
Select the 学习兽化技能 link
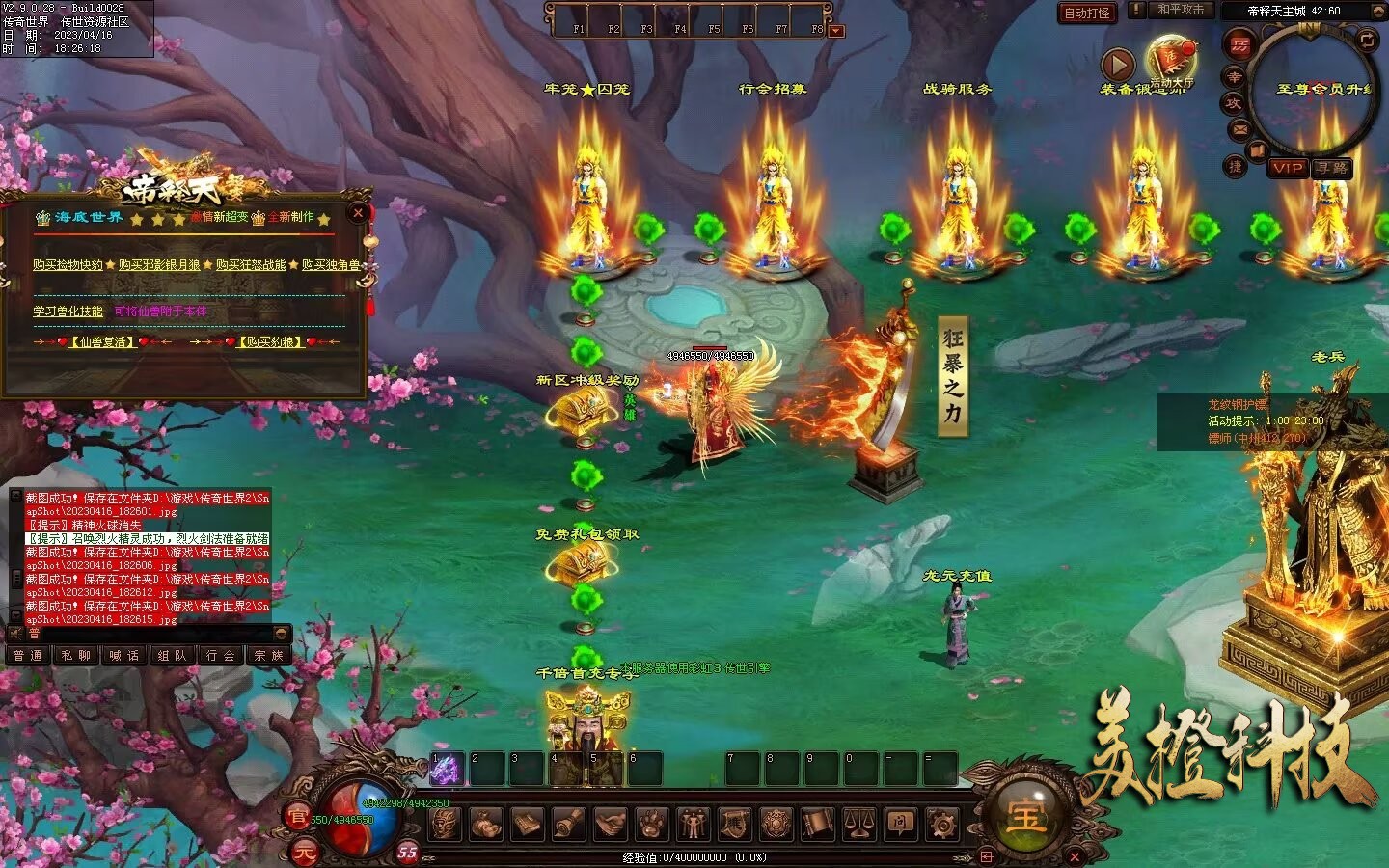coord(68,312)
